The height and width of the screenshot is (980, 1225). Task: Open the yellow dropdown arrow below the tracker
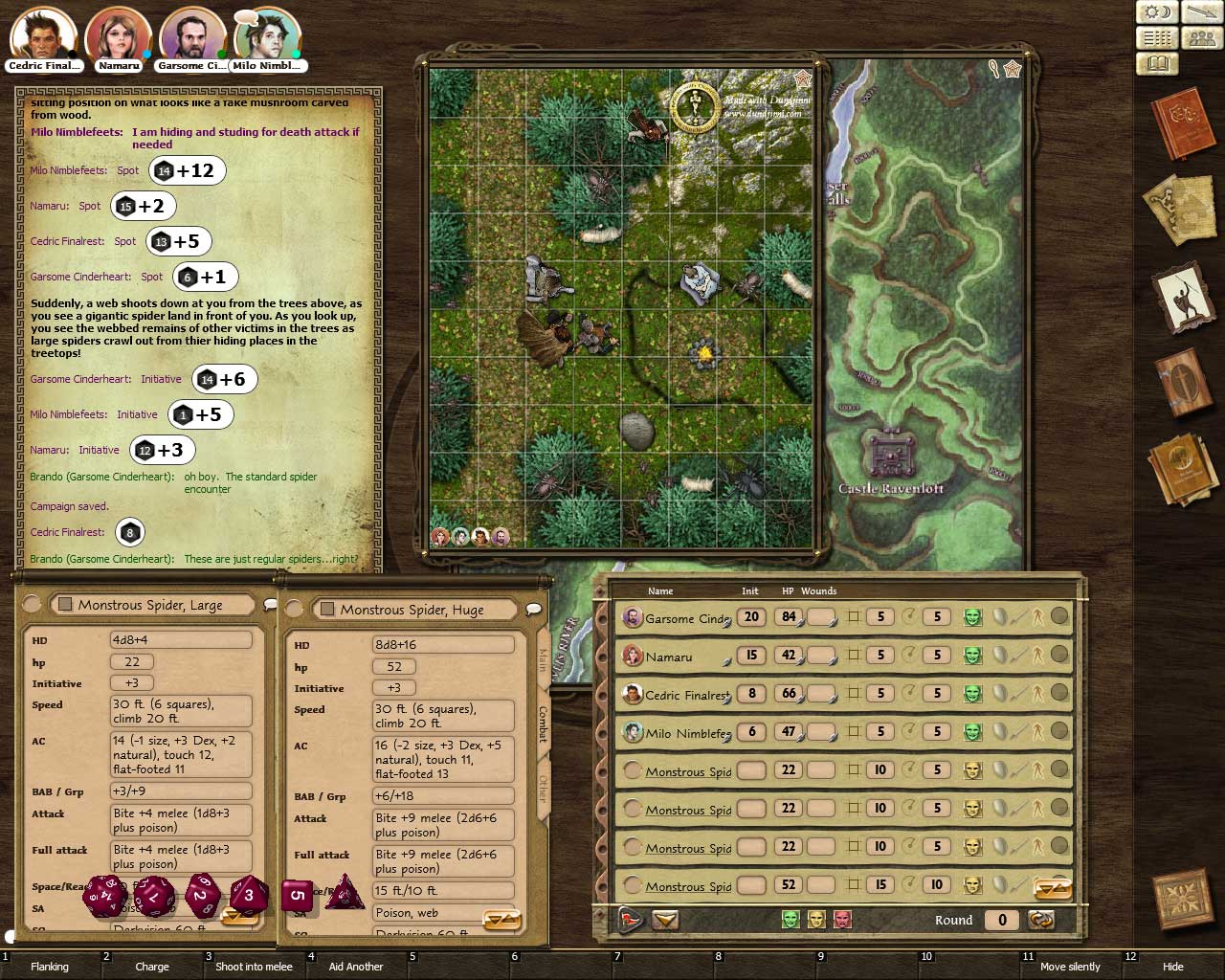point(665,920)
